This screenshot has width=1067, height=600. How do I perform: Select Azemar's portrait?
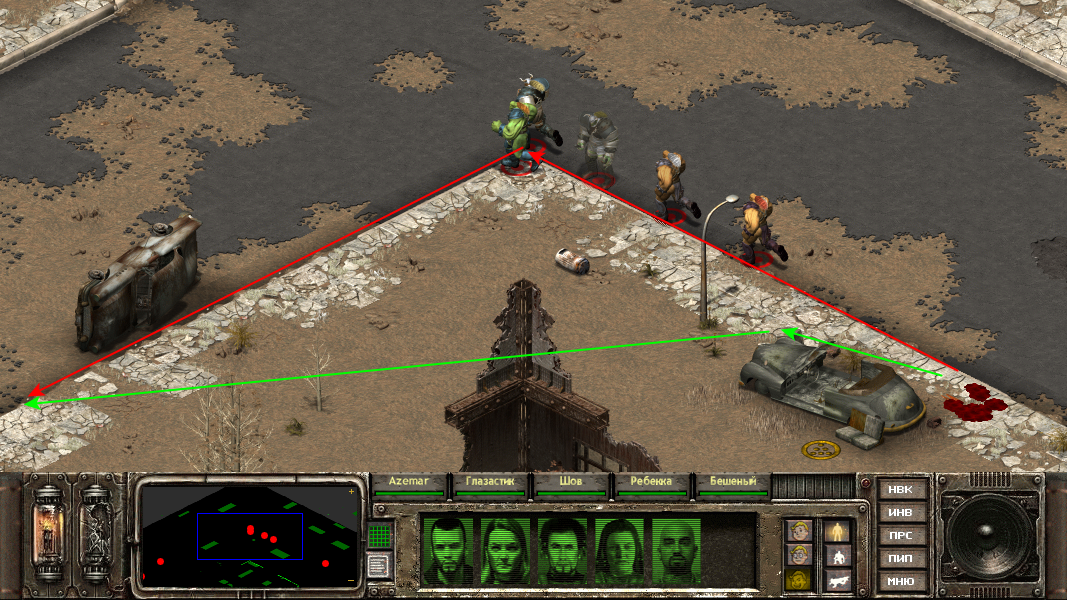point(447,550)
